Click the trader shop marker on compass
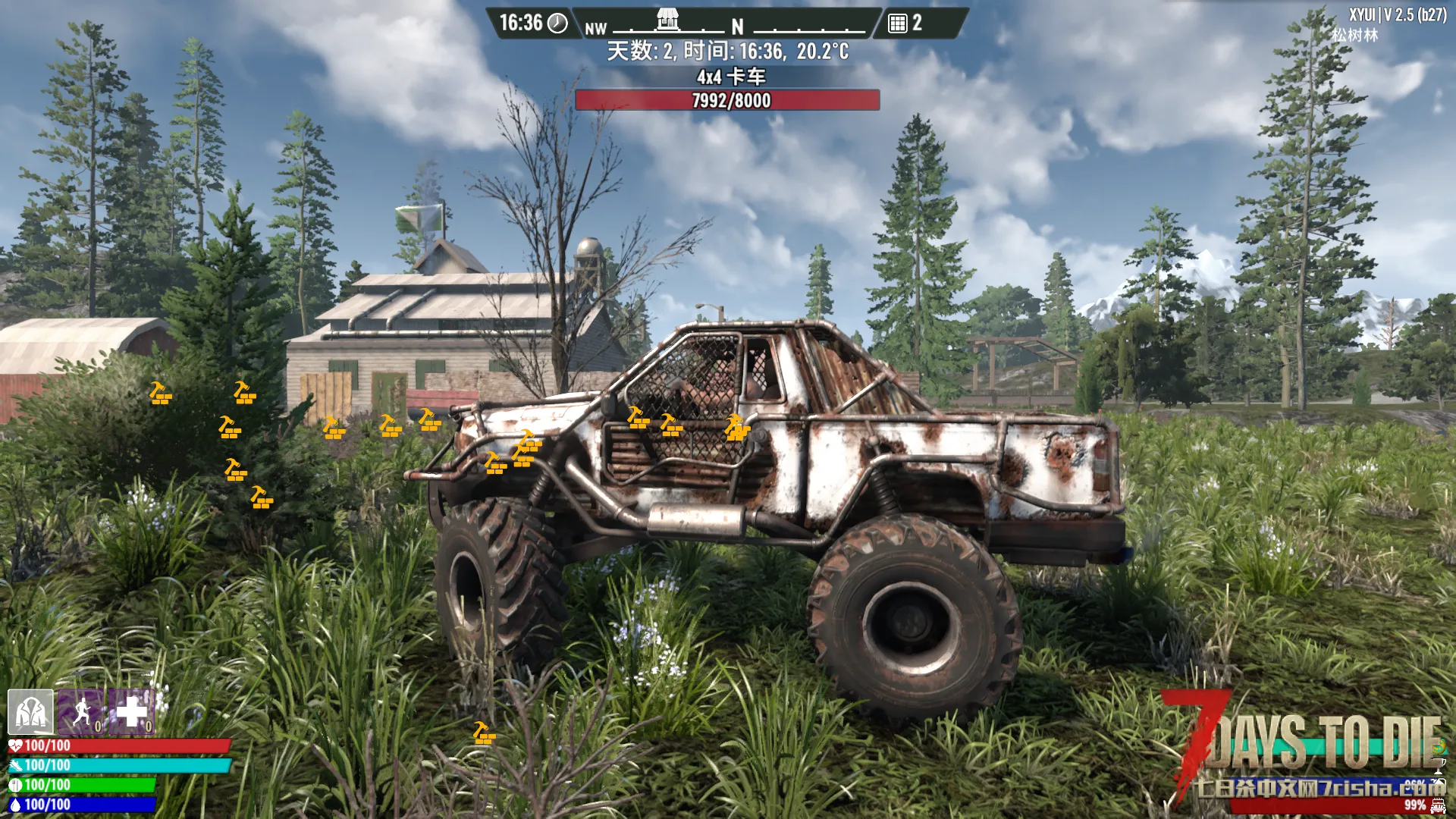The width and height of the screenshot is (1456, 819). click(x=667, y=19)
